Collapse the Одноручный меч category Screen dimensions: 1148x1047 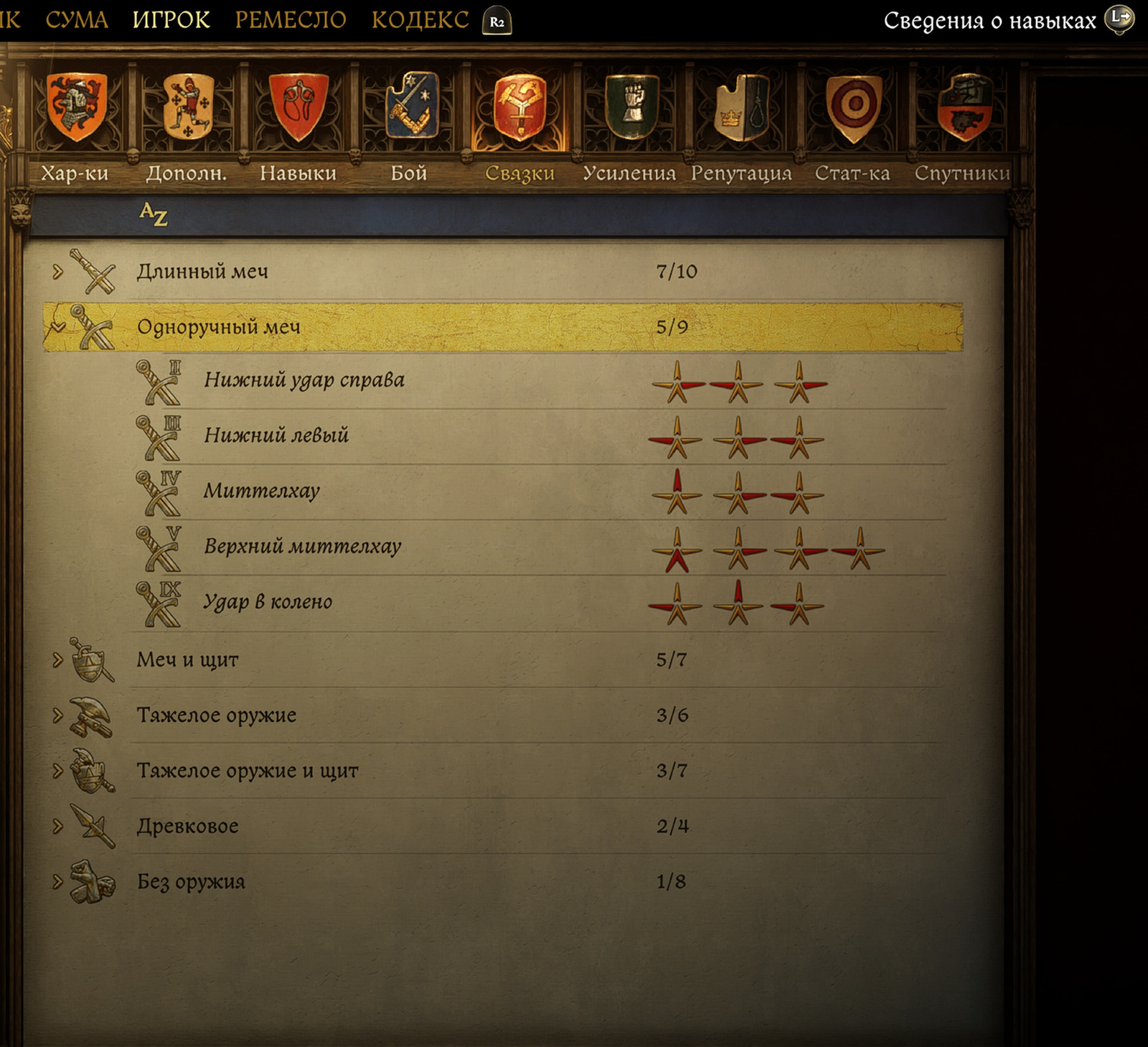tap(58, 327)
